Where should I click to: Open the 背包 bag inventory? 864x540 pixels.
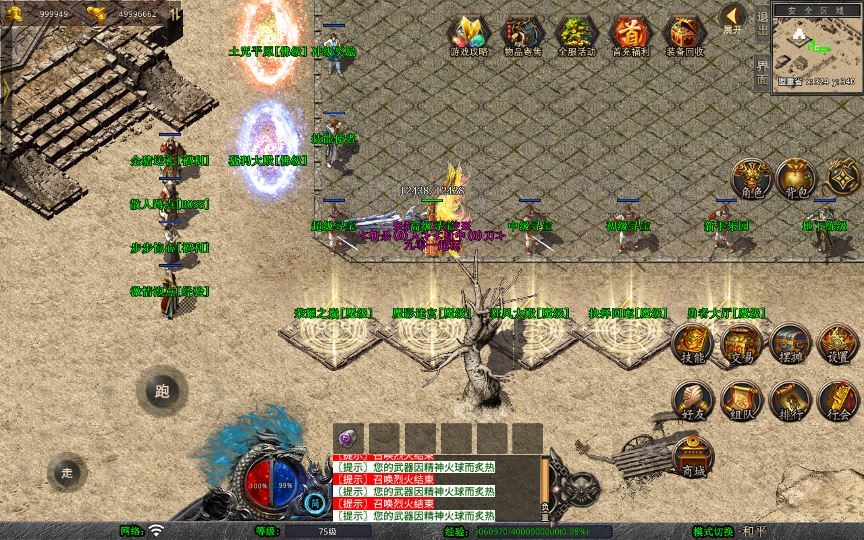[x=797, y=177]
